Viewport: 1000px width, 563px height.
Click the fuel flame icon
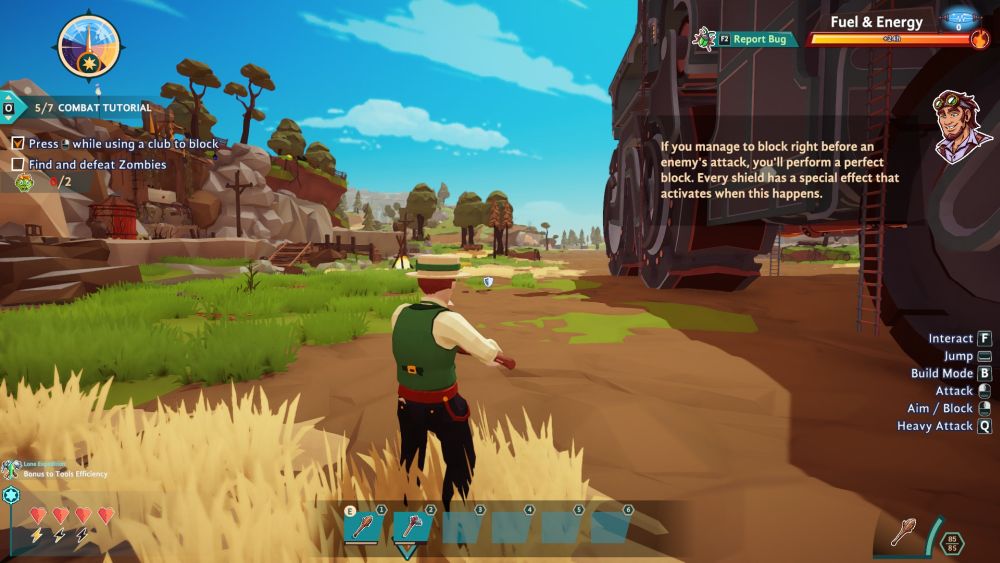point(979,39)
